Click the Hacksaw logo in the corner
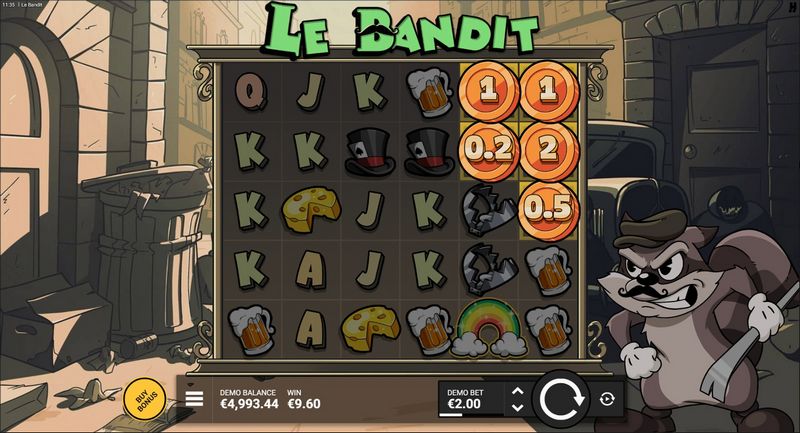800x433 pixels. [791, 10]
